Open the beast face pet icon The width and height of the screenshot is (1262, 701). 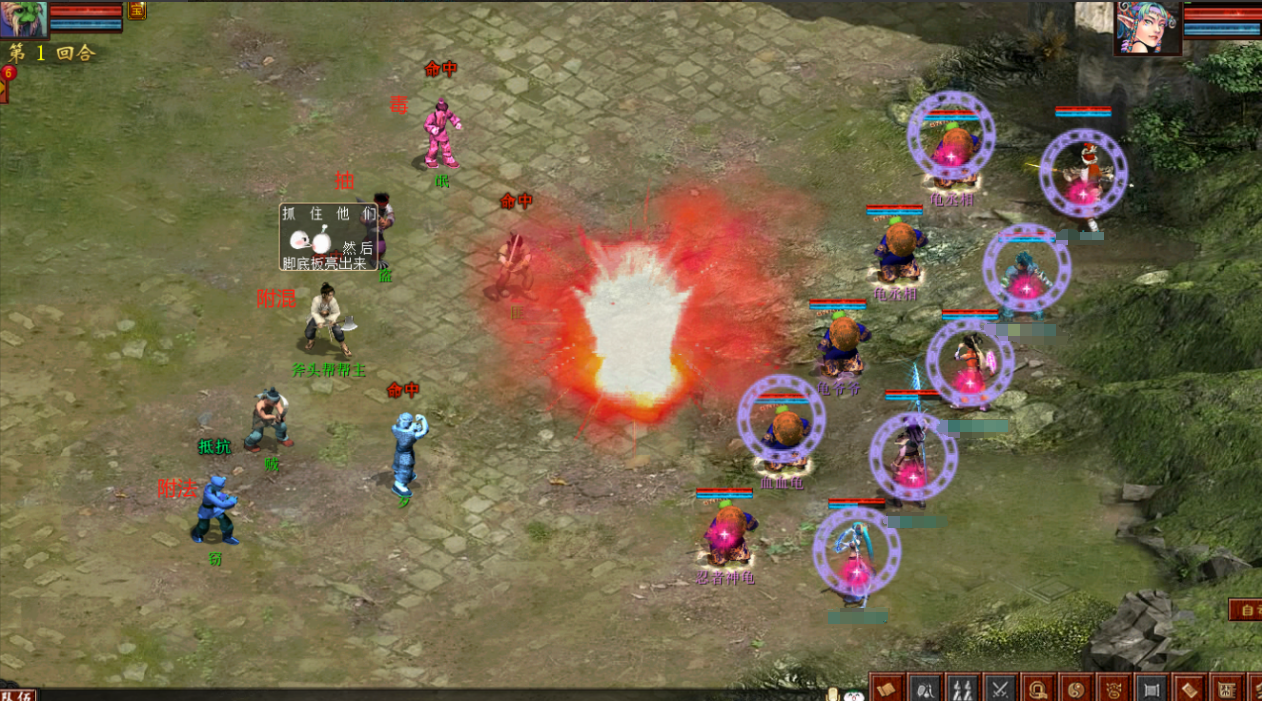pos(1114,687)
